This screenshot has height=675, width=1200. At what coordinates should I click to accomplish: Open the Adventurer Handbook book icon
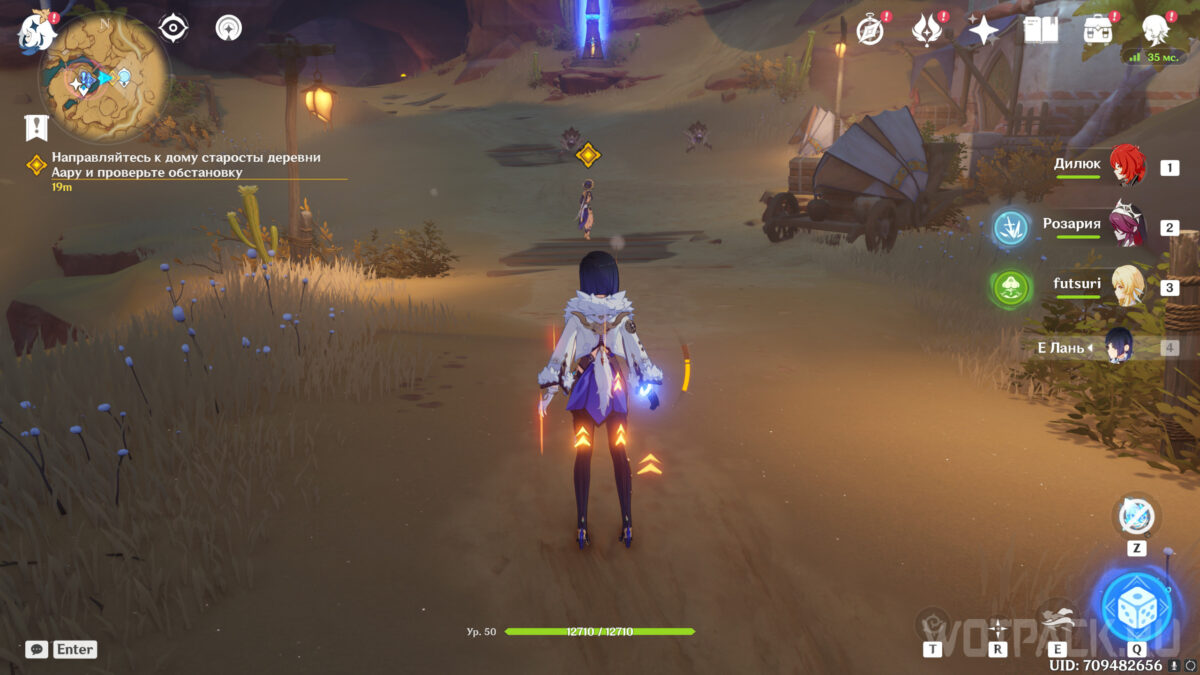[1041, 30]
